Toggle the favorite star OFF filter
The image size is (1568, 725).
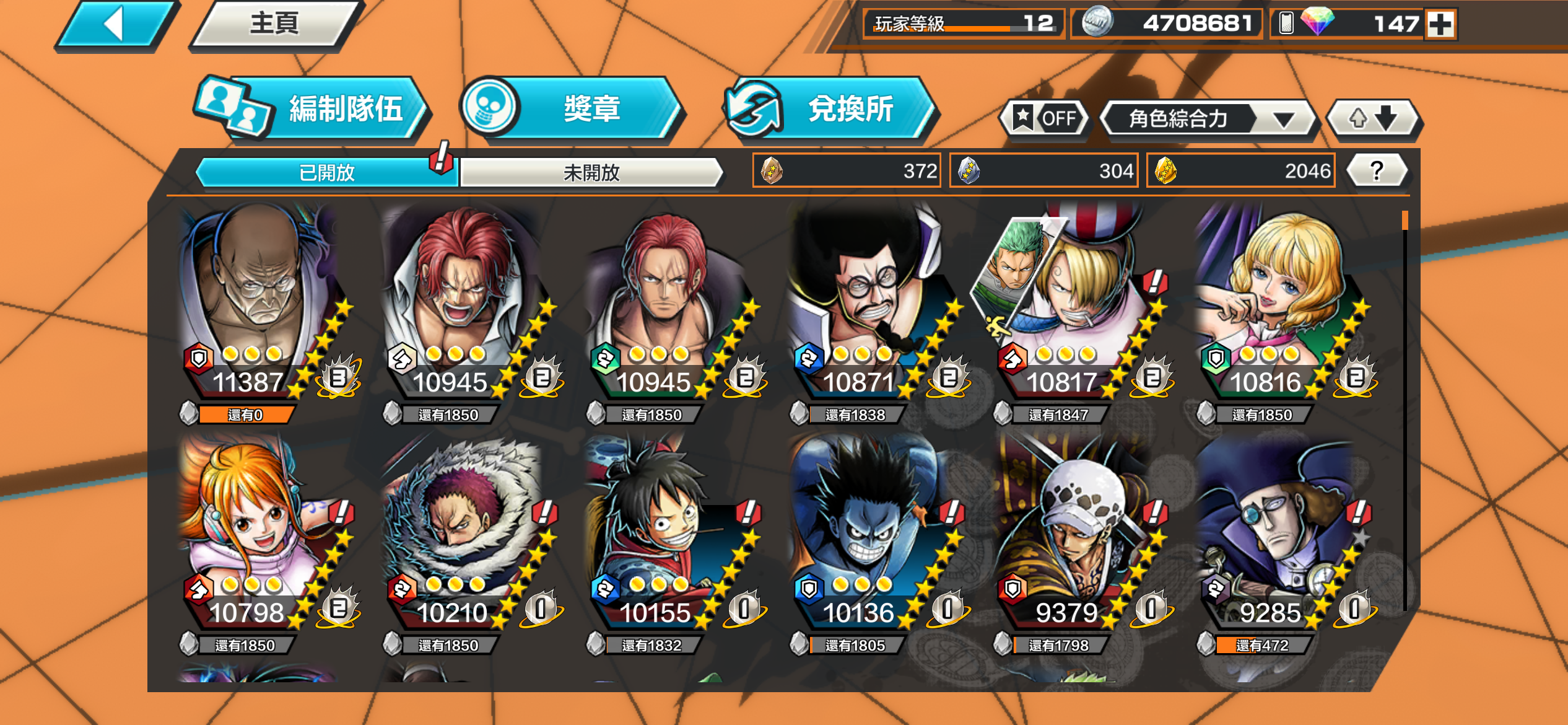coord(1045,118)
